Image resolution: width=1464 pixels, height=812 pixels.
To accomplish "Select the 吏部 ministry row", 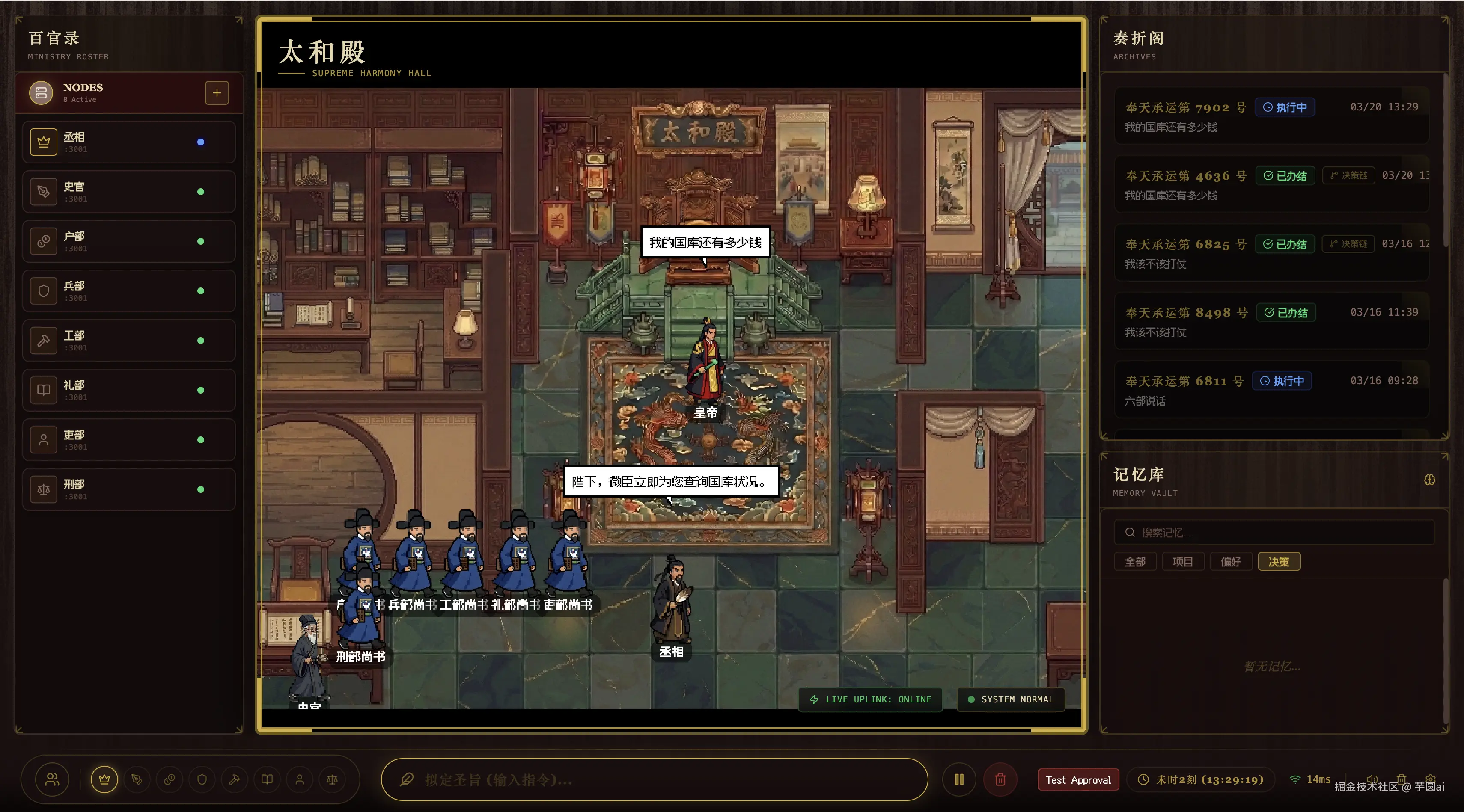I will [x=128, y=439].
